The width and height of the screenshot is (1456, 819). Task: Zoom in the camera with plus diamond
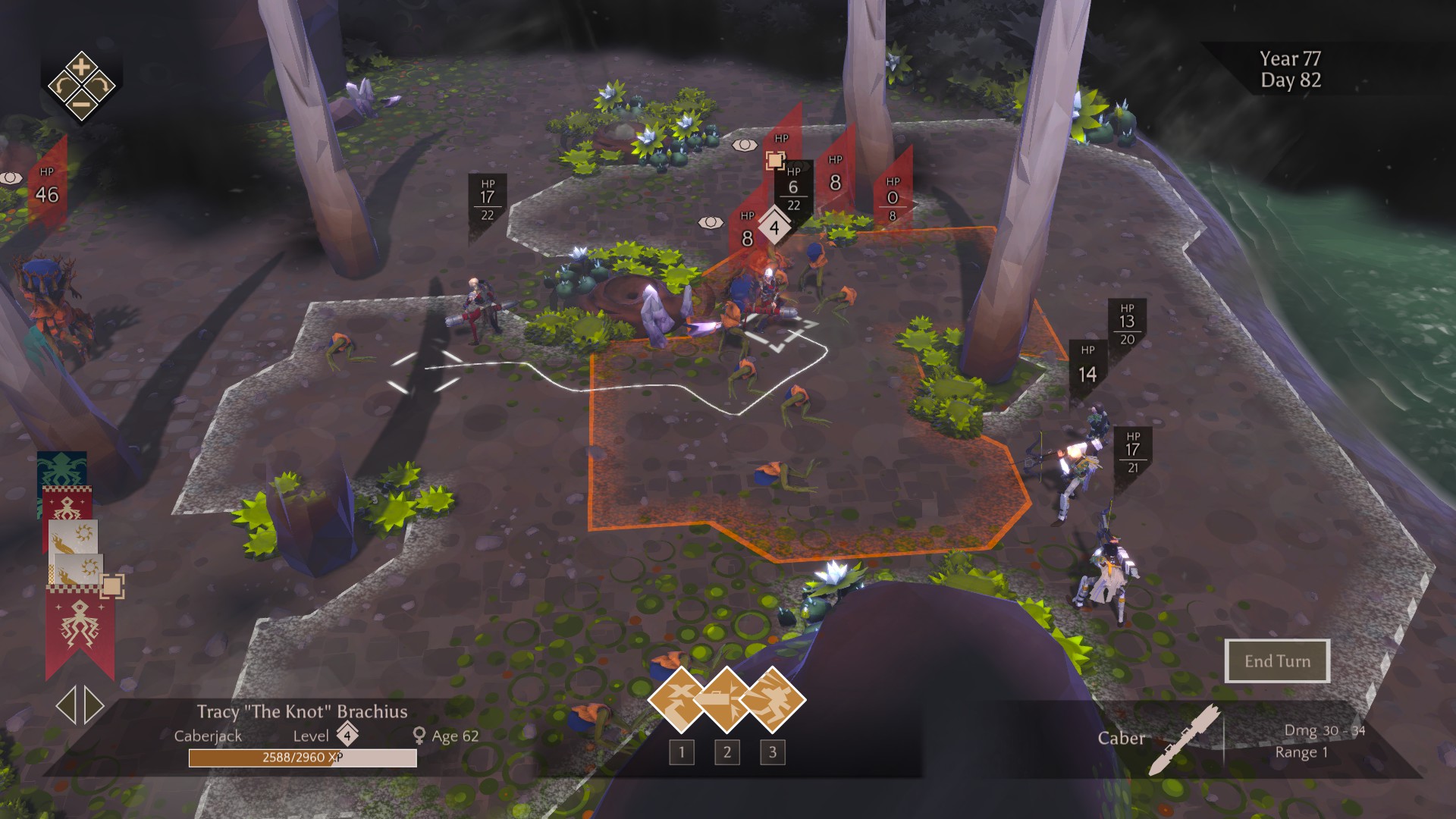82,67
